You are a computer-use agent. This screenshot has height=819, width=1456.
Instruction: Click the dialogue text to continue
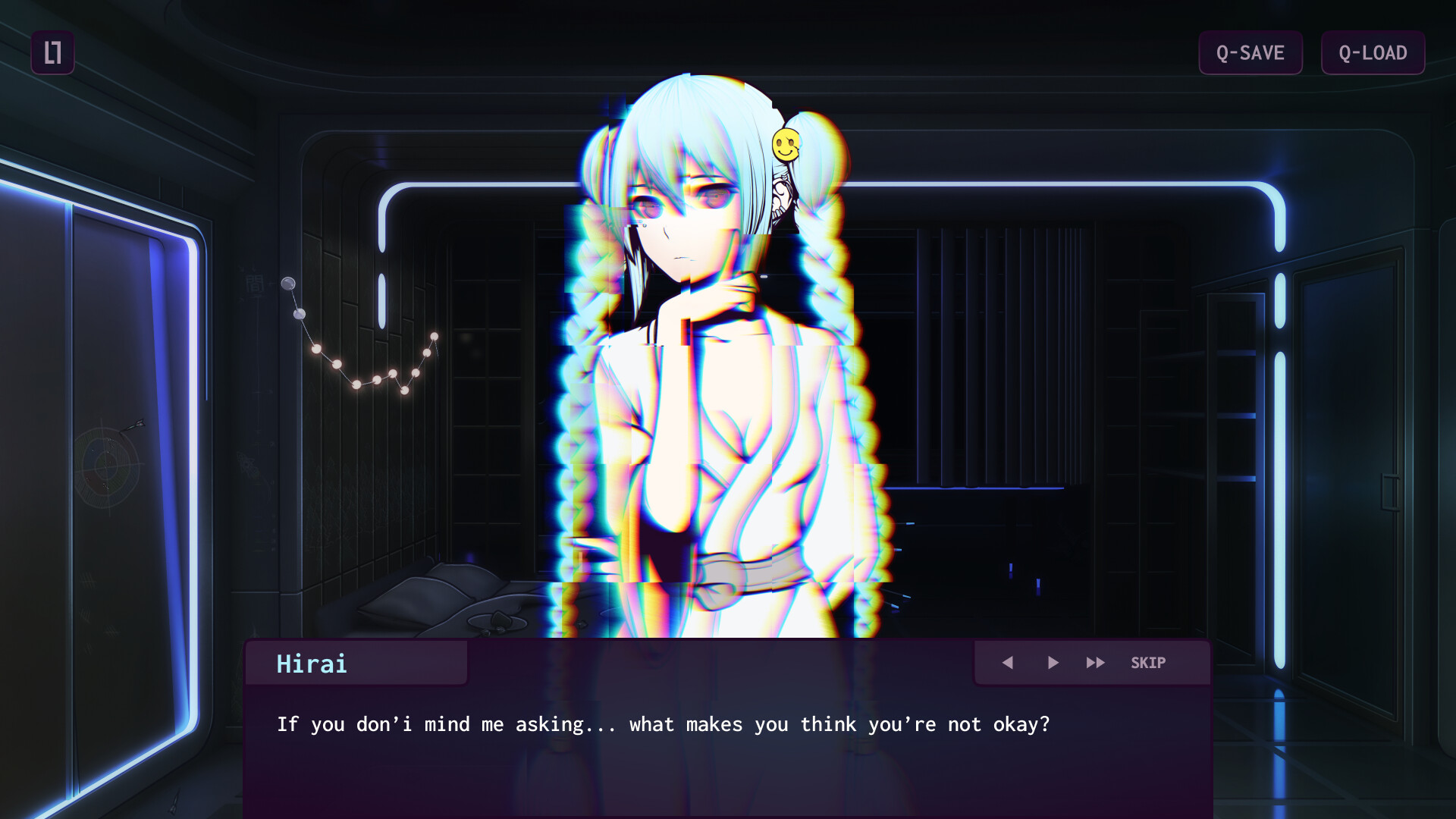(664, 724)
